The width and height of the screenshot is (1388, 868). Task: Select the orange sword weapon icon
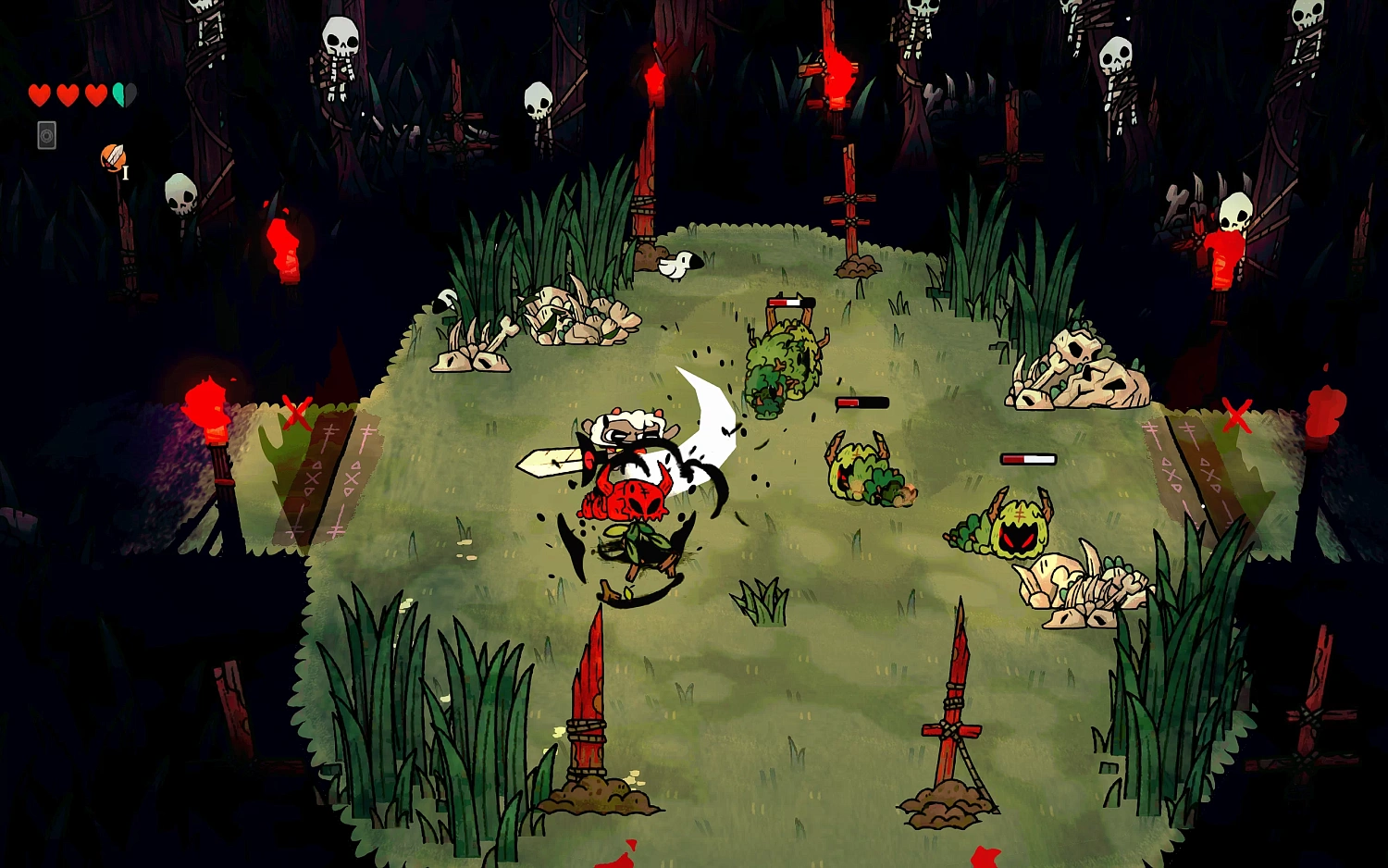click(113, 158)
